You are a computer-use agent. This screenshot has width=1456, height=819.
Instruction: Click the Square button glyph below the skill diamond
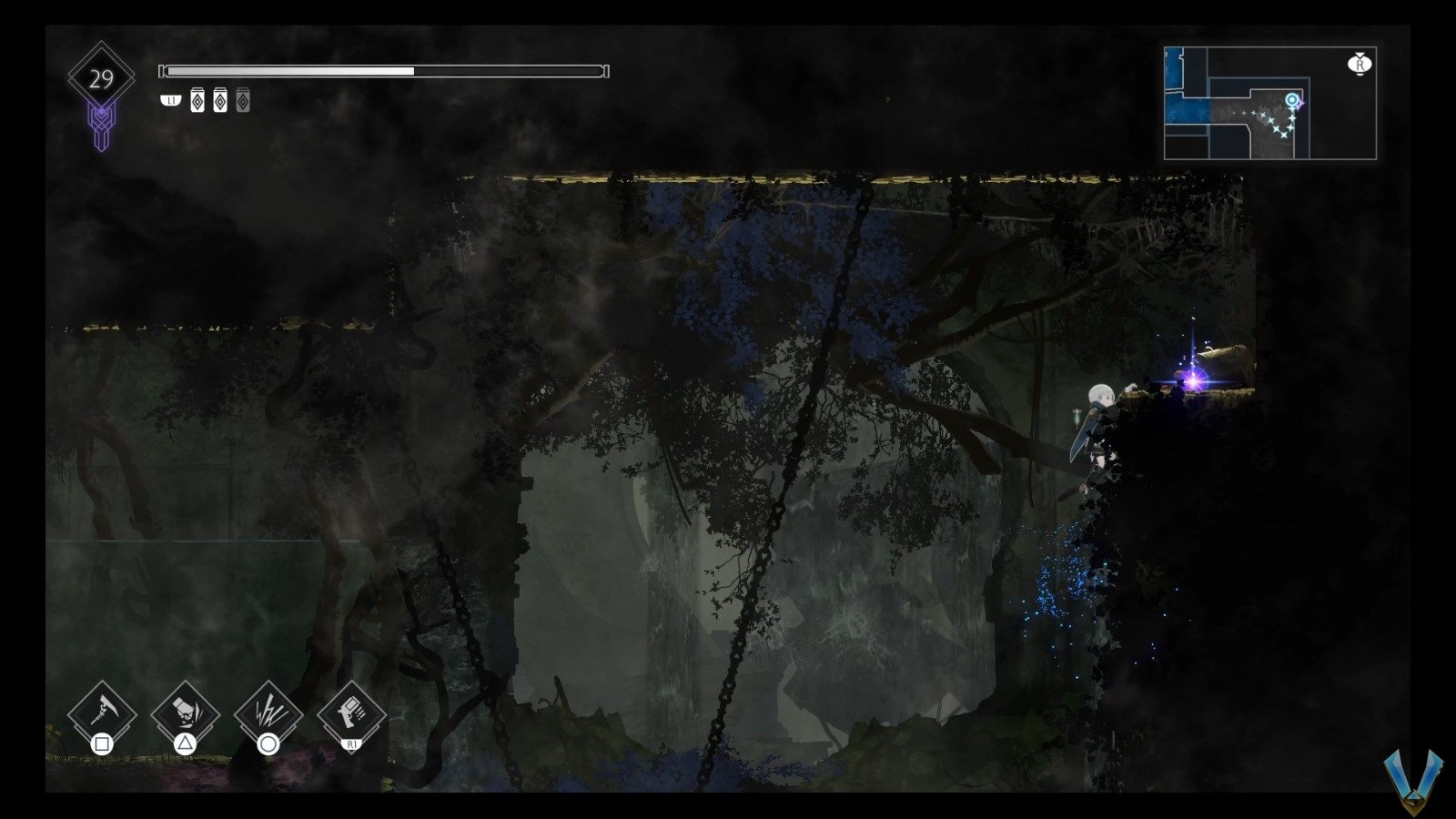102,744
